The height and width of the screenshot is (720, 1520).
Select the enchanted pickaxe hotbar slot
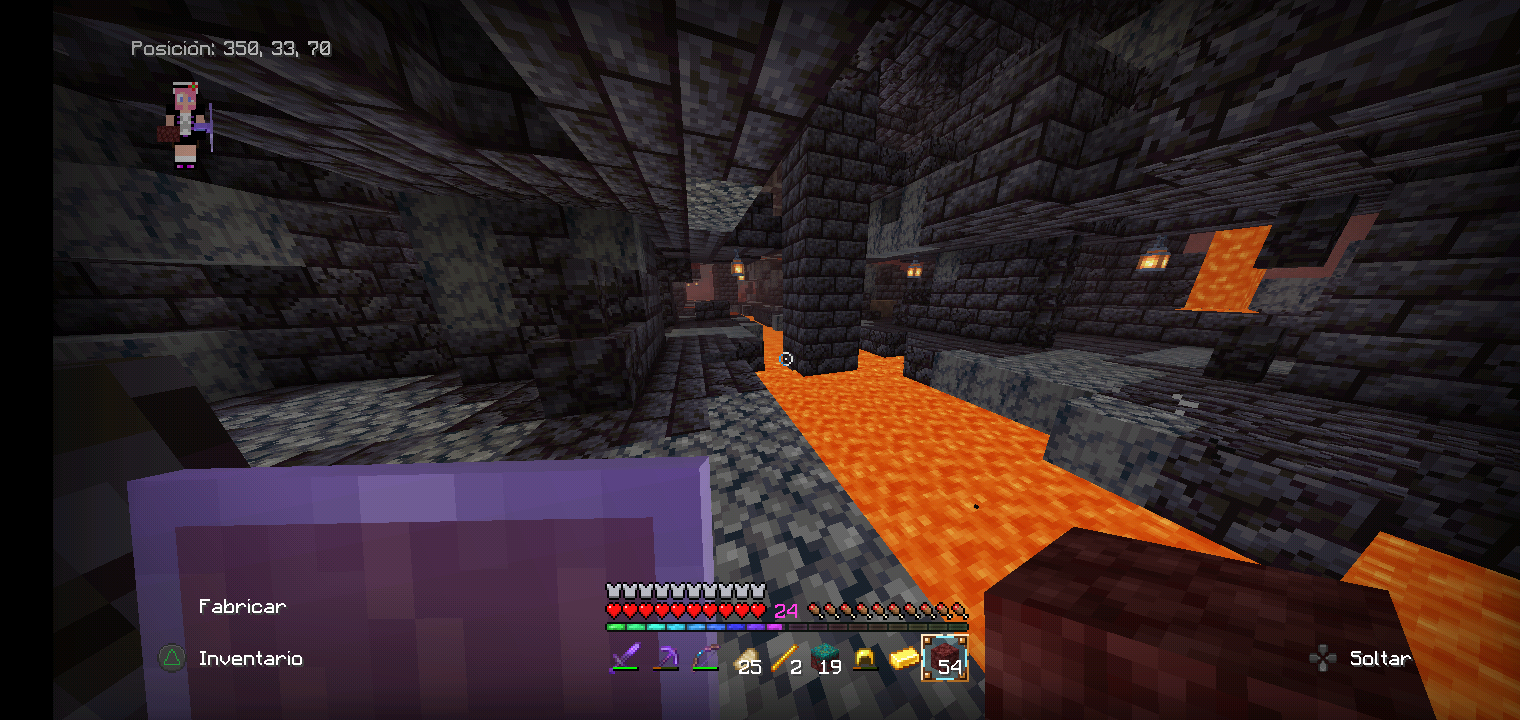click(666, 658)
